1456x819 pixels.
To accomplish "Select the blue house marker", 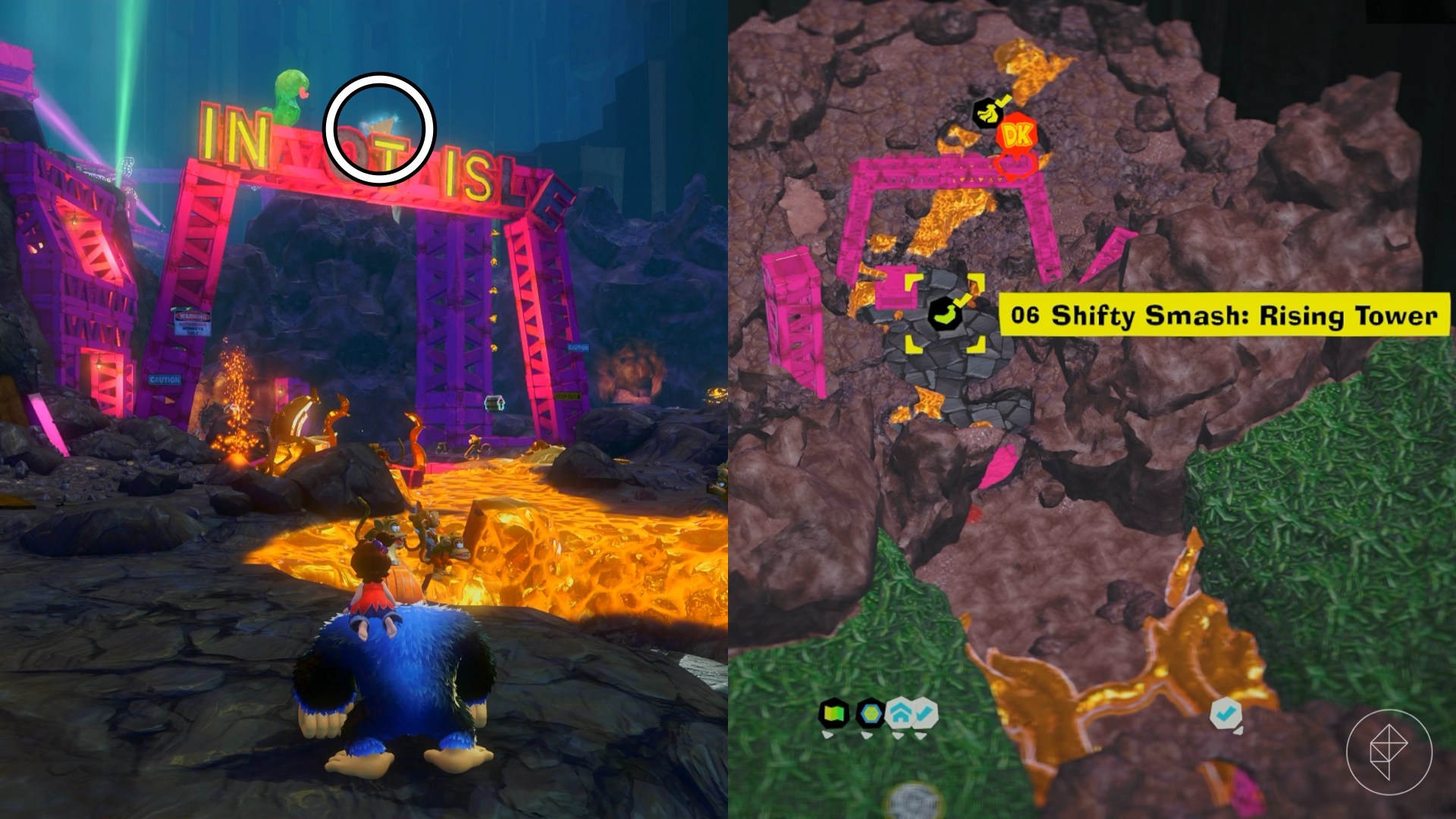I will tap(900, 714).
